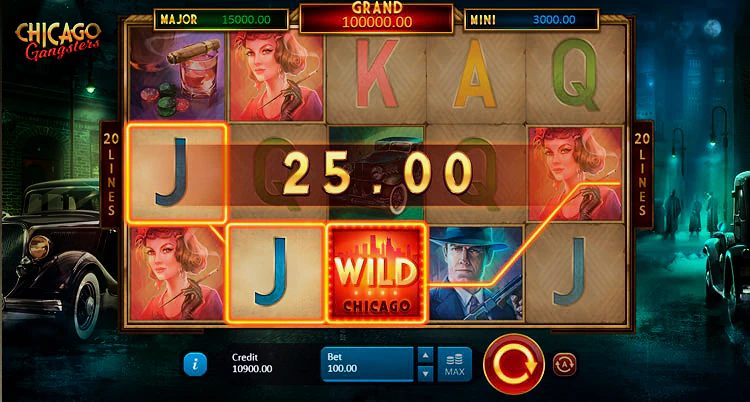Increase the bet with the up arrow
750x402 pixels.
tap(425, 355)
